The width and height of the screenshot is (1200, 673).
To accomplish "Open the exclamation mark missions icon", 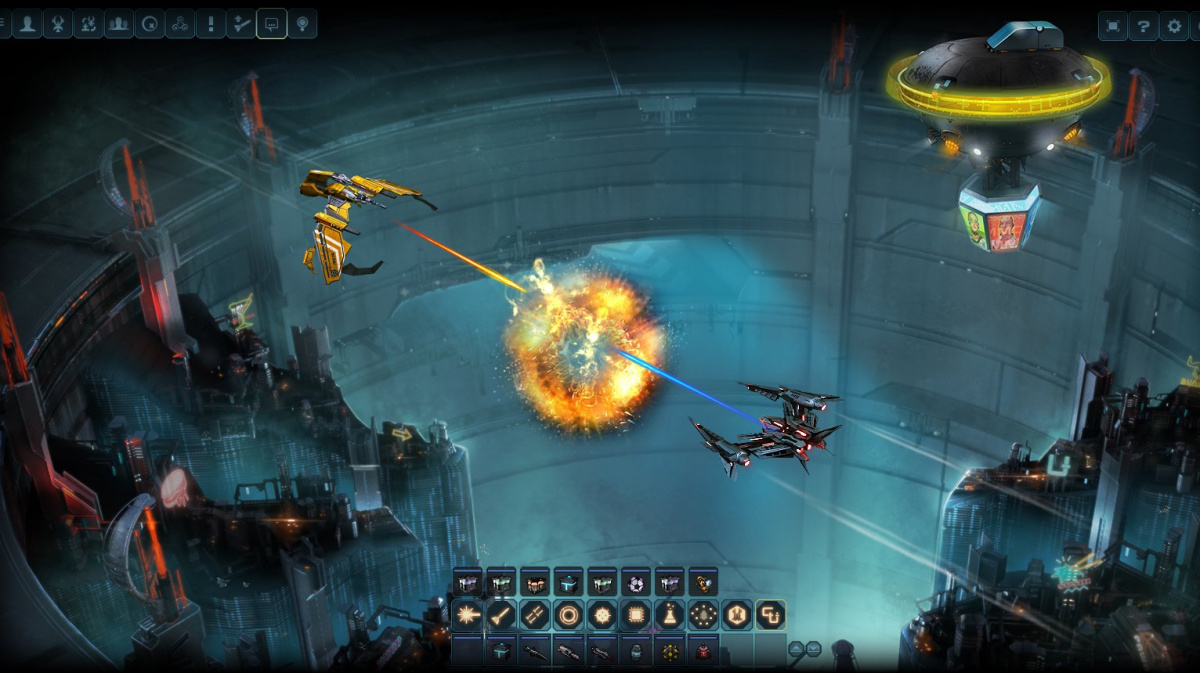I will 210,24.
